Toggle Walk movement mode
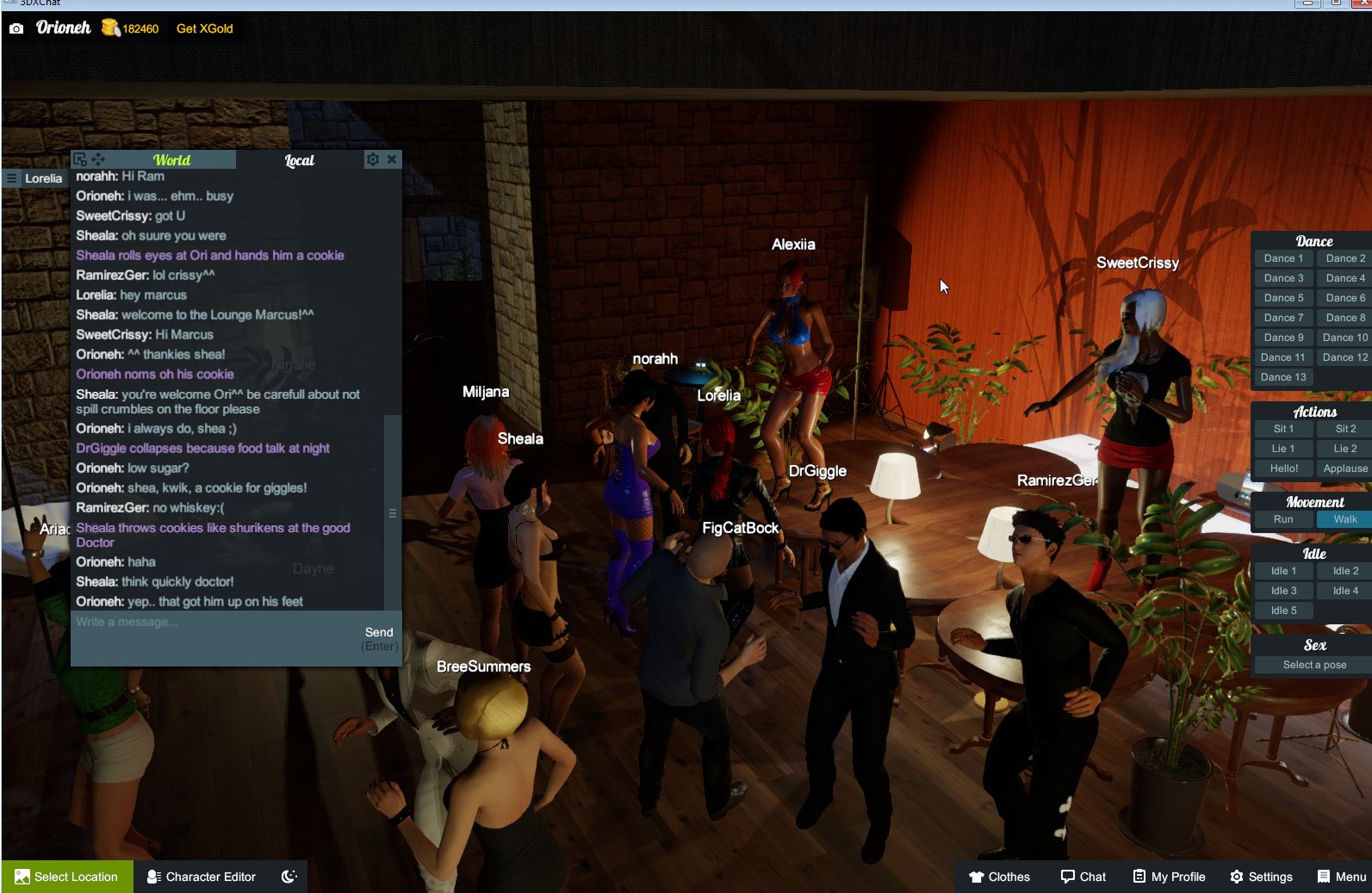This screenshot has width=1372, height=893. [x=1343, y=519]
